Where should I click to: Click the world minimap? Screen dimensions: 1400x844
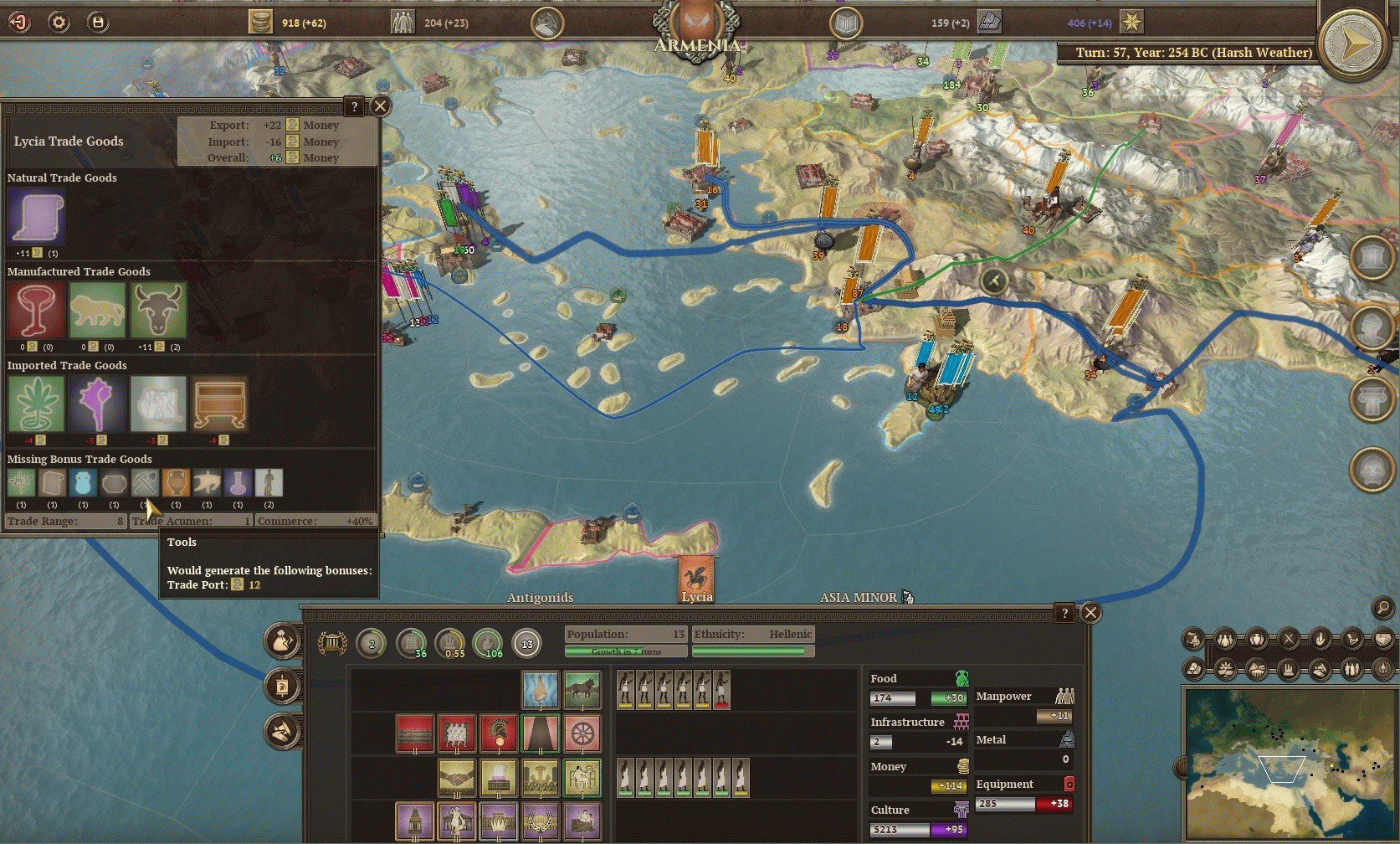[x=1285, y=764]
